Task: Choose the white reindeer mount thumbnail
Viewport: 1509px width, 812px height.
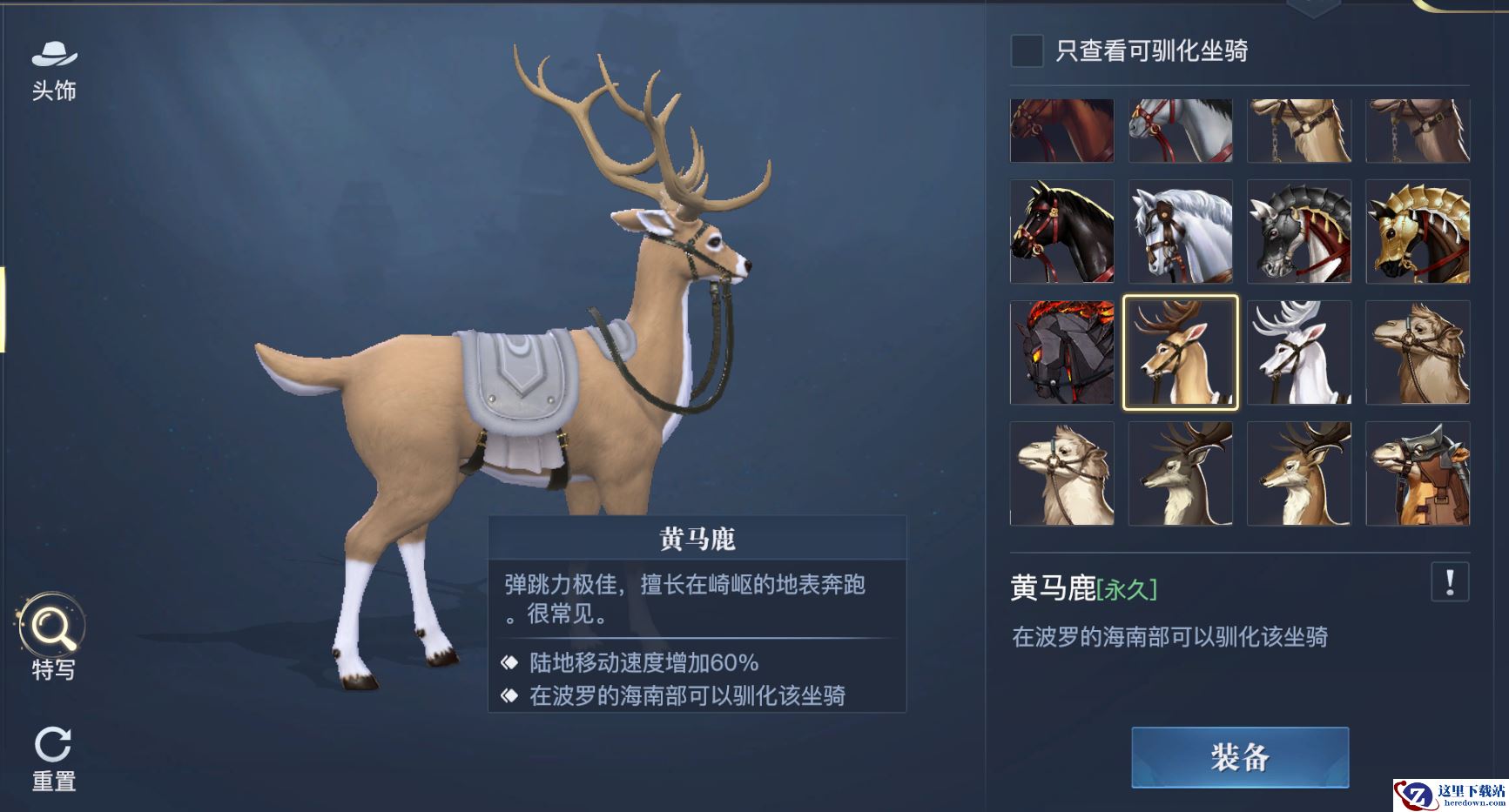Action: [1298, 352]
